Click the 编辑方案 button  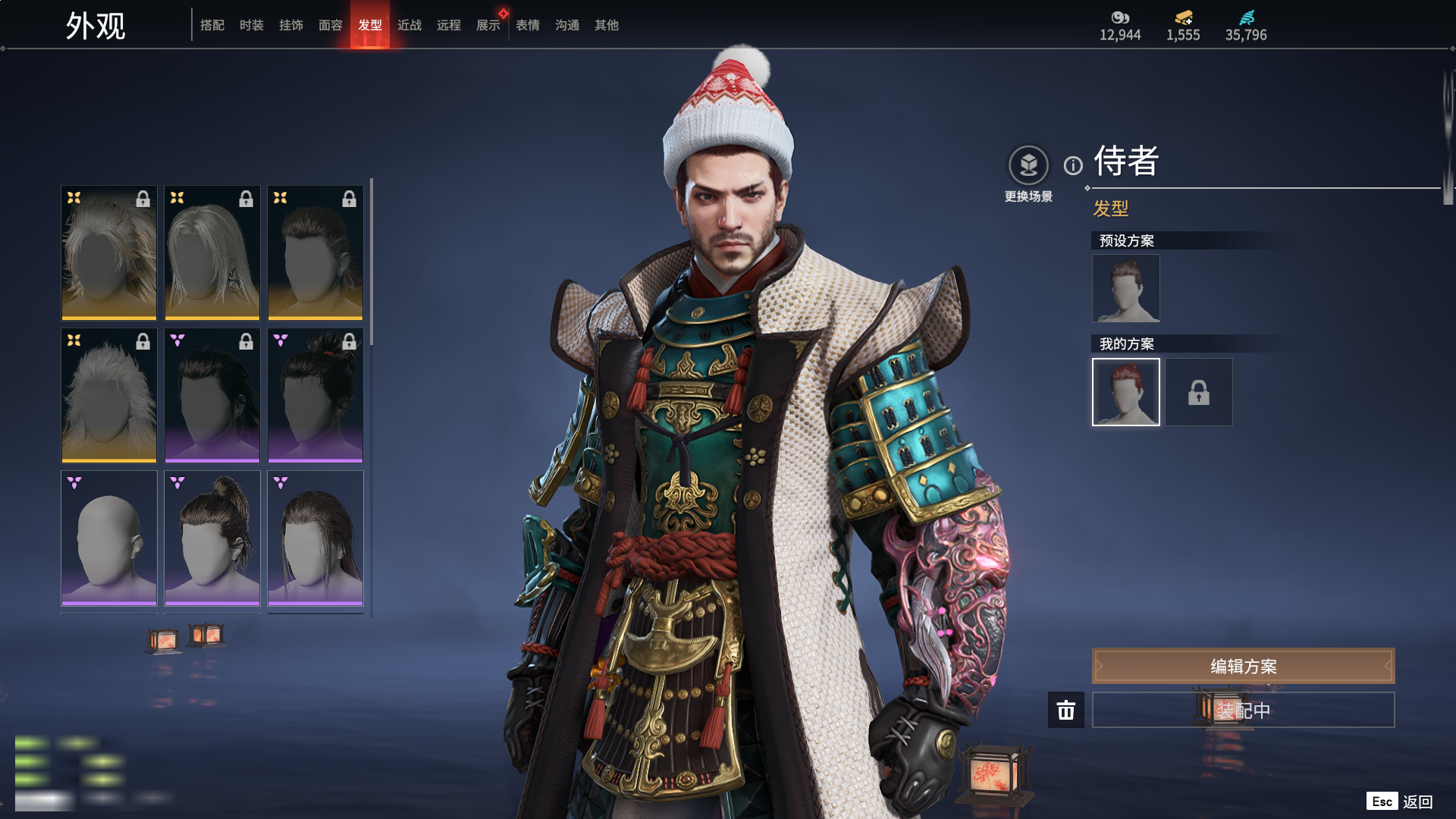pos(1243,666)
